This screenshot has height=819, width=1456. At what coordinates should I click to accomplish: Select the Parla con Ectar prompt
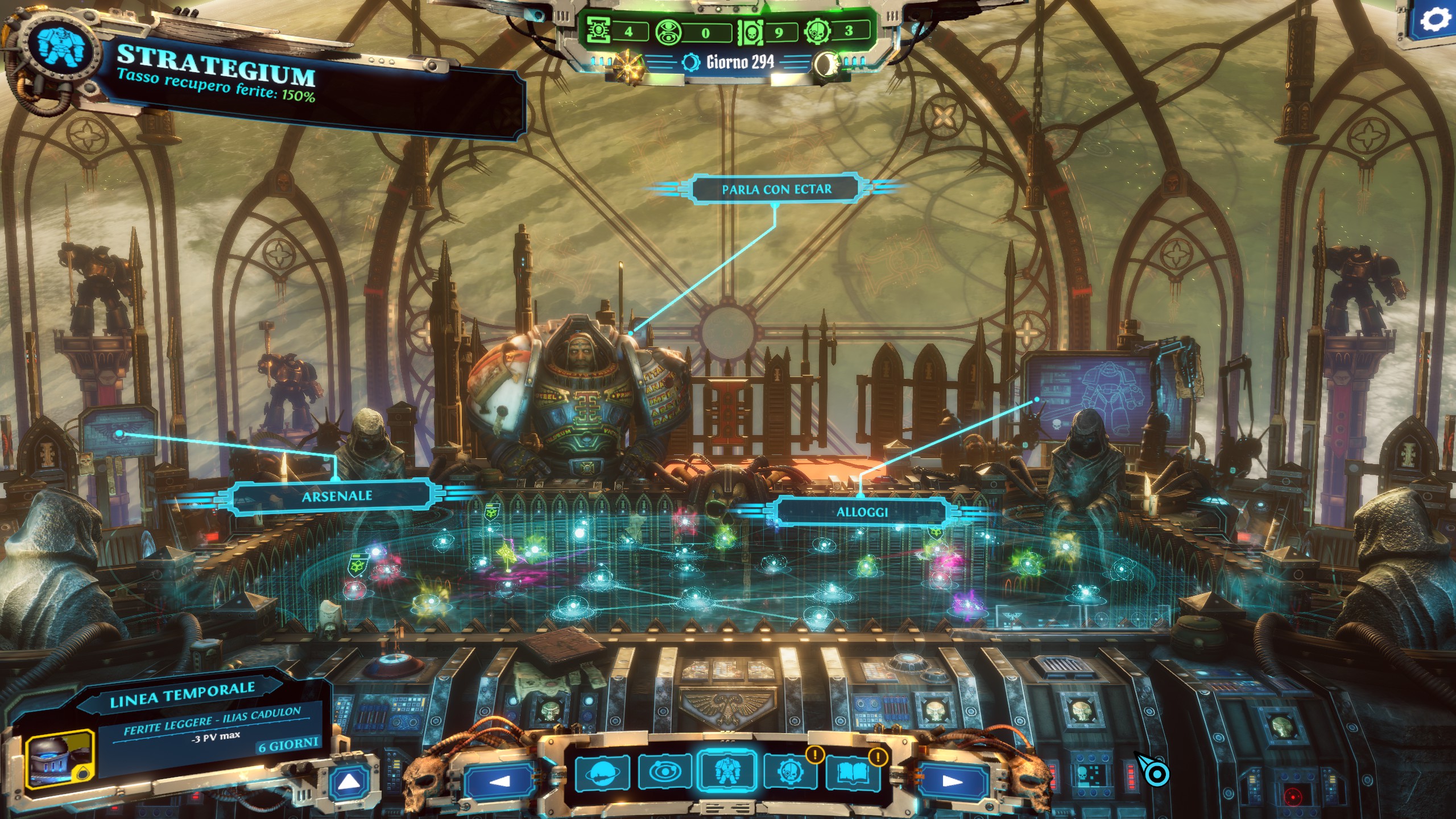click(776, 189)
